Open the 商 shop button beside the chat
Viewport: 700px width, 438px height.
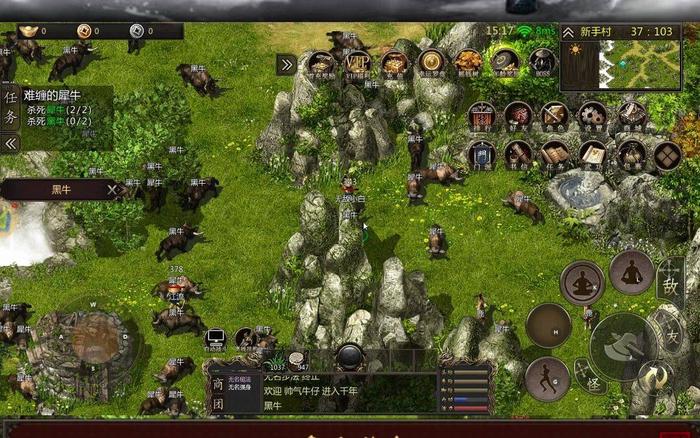(x=217, y=382)
